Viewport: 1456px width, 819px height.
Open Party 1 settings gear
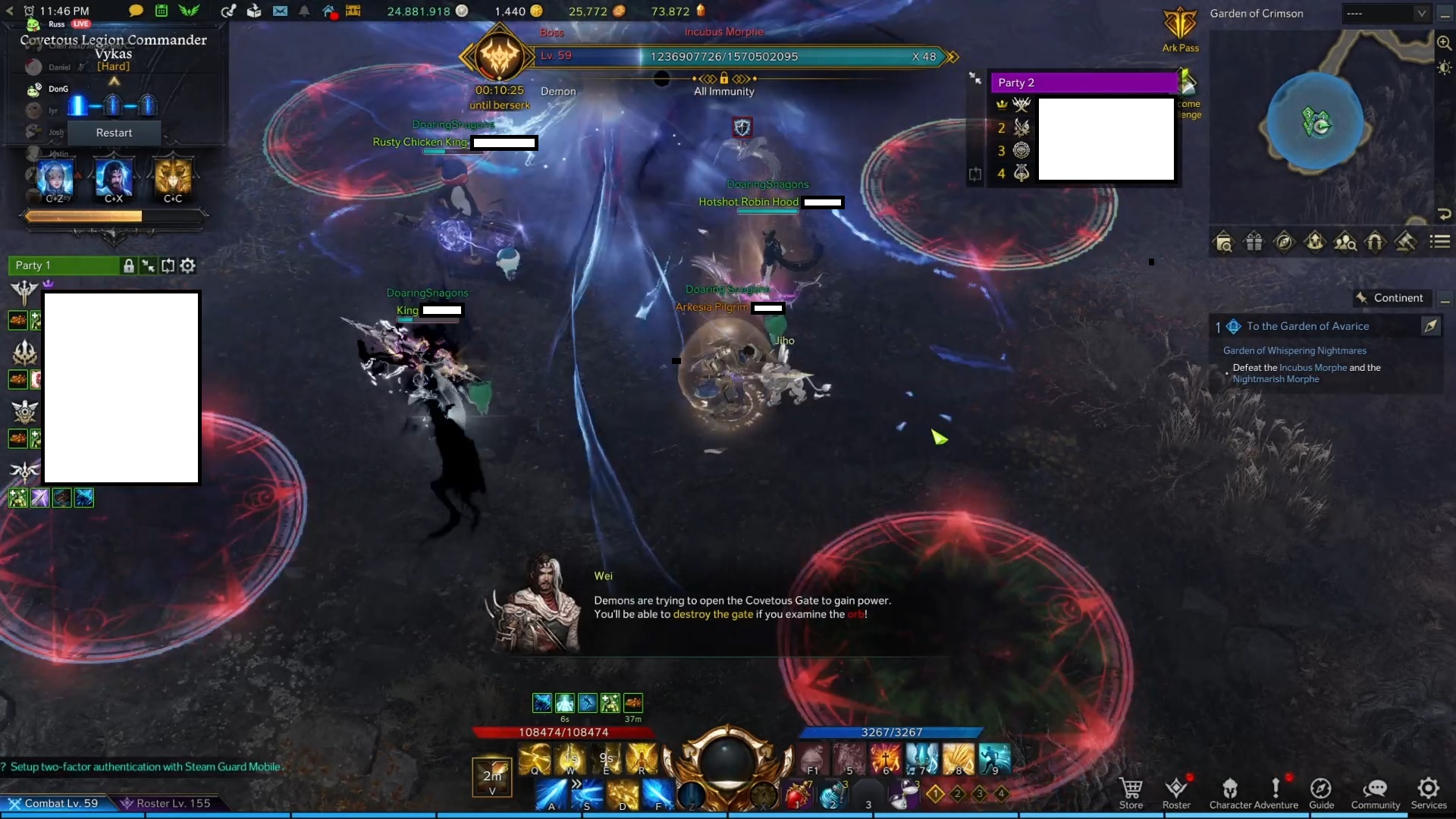pyautogui.click(x=187, y=265)
